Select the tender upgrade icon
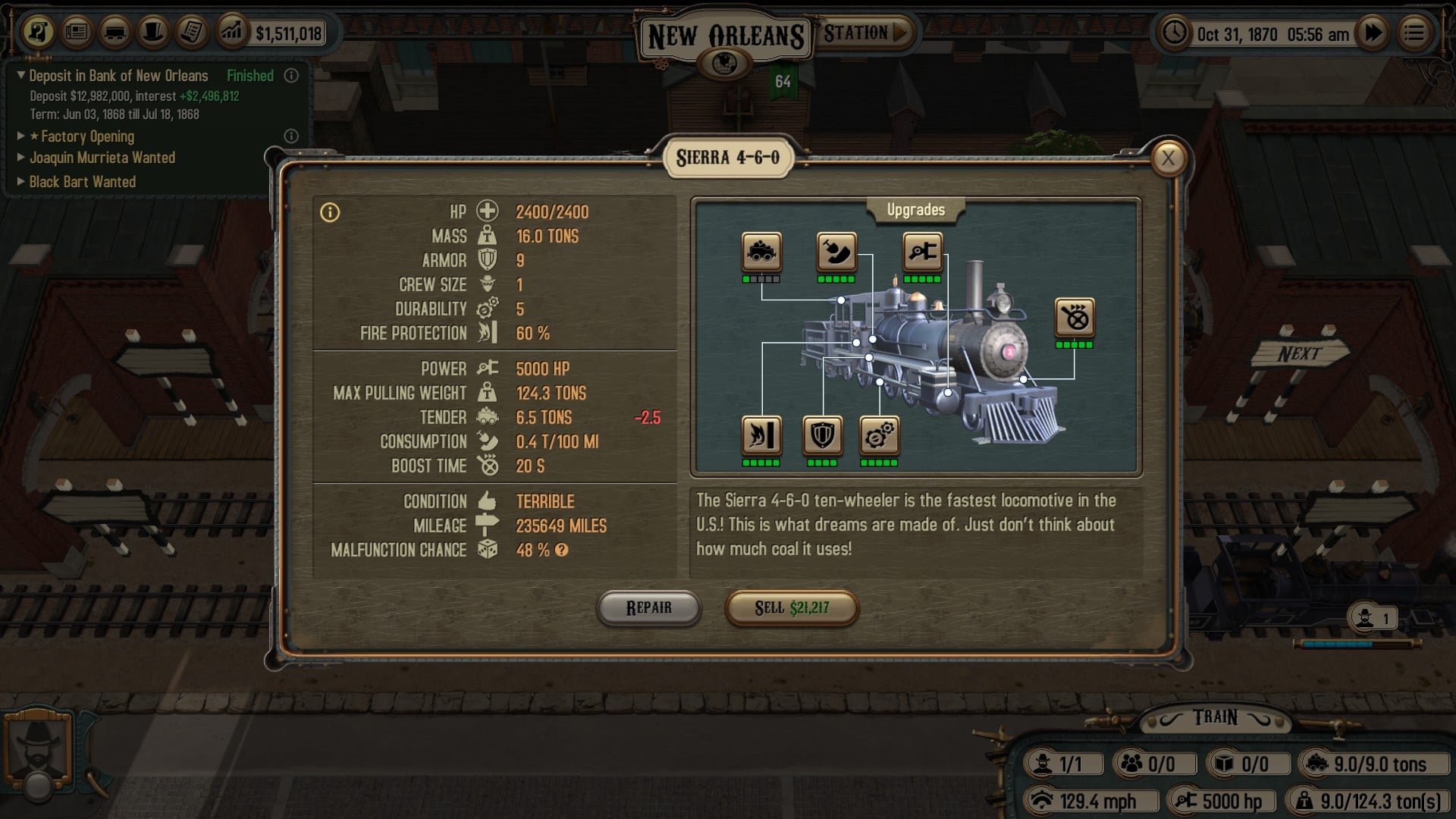Screen dimensions: 1456x819 coord(761,252)
